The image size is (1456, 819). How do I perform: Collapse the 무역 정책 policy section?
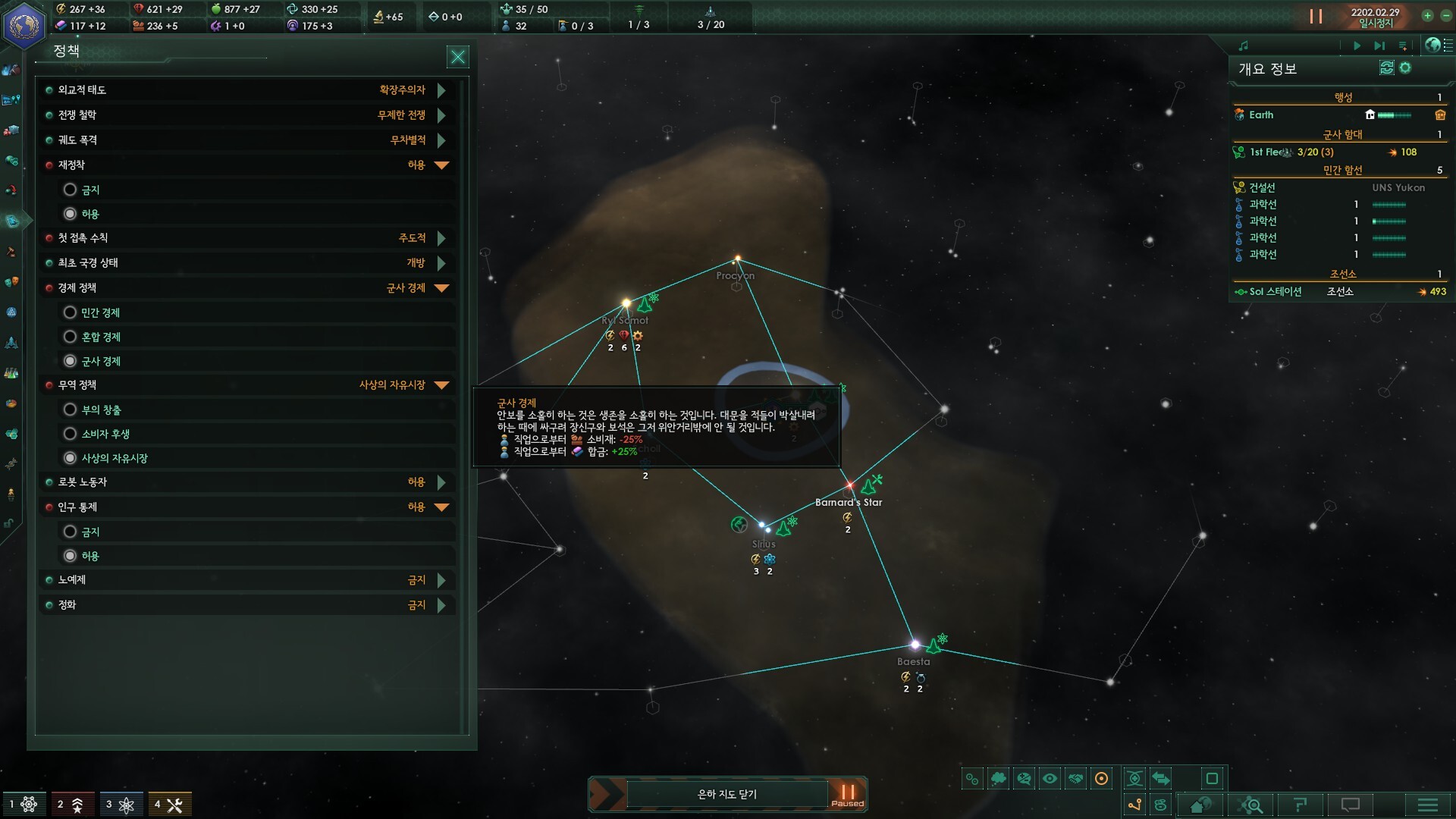click(x=441, y=385)
